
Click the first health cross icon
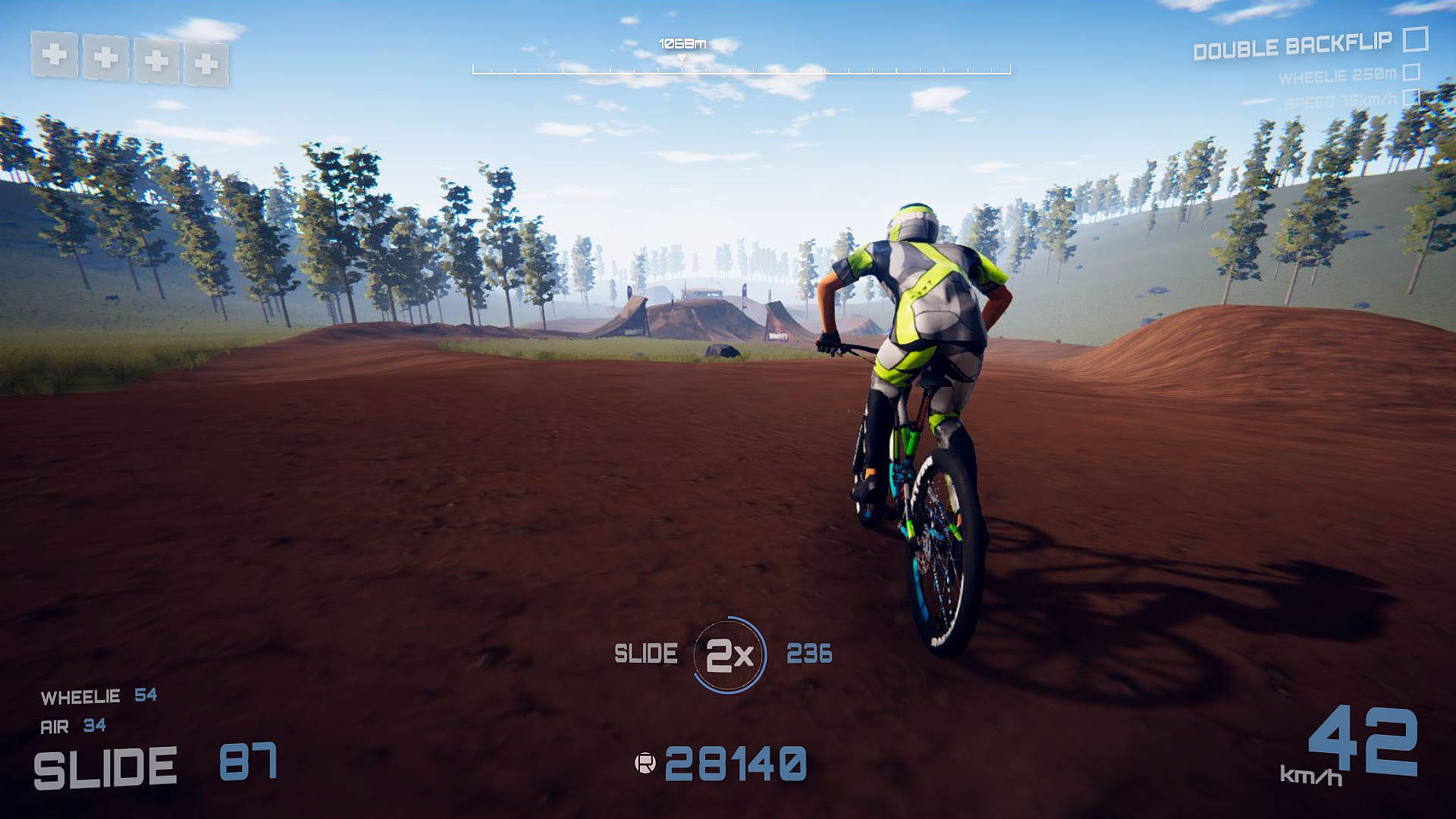54,55
